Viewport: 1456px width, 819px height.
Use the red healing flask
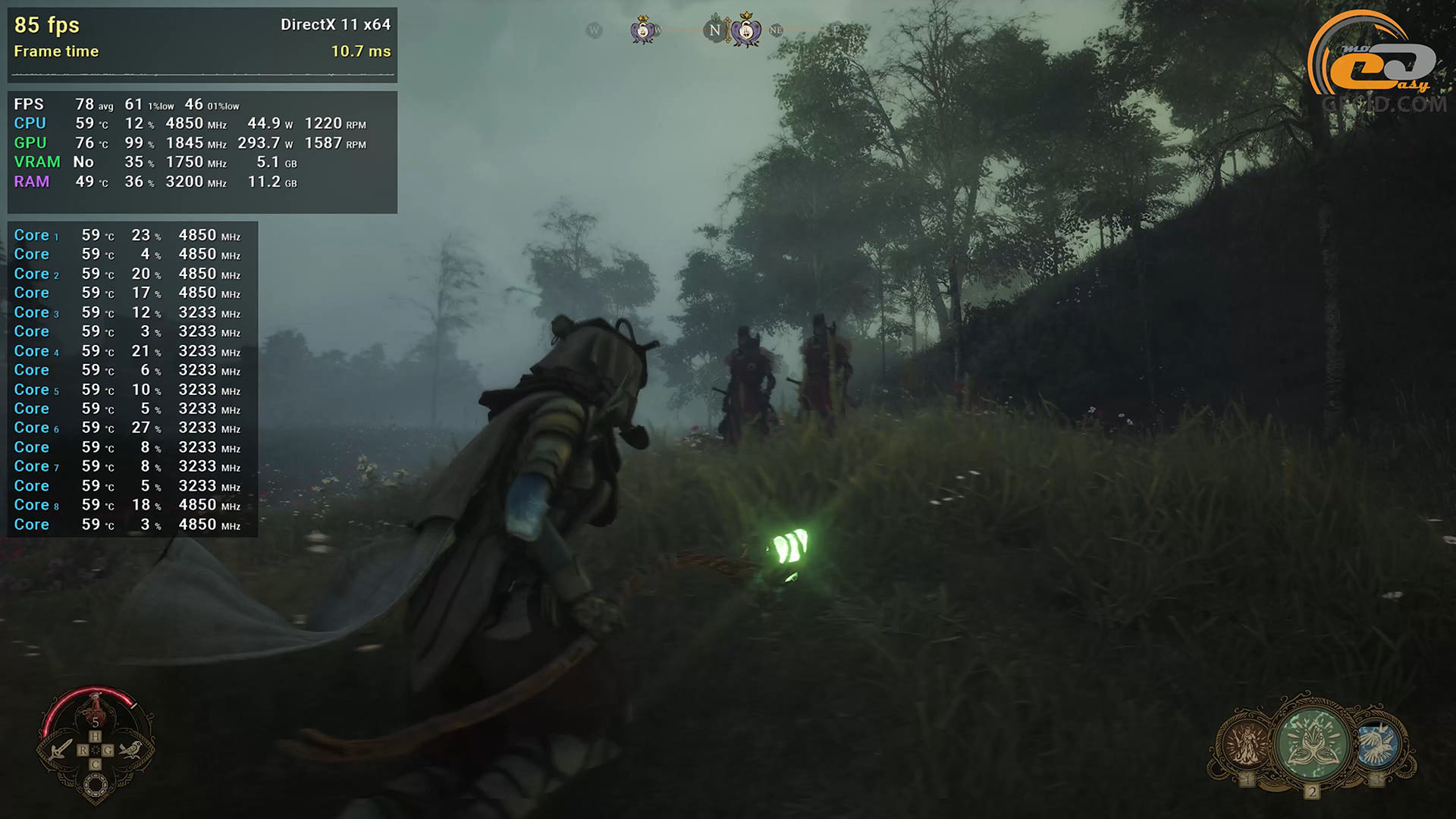pos(96,708)
